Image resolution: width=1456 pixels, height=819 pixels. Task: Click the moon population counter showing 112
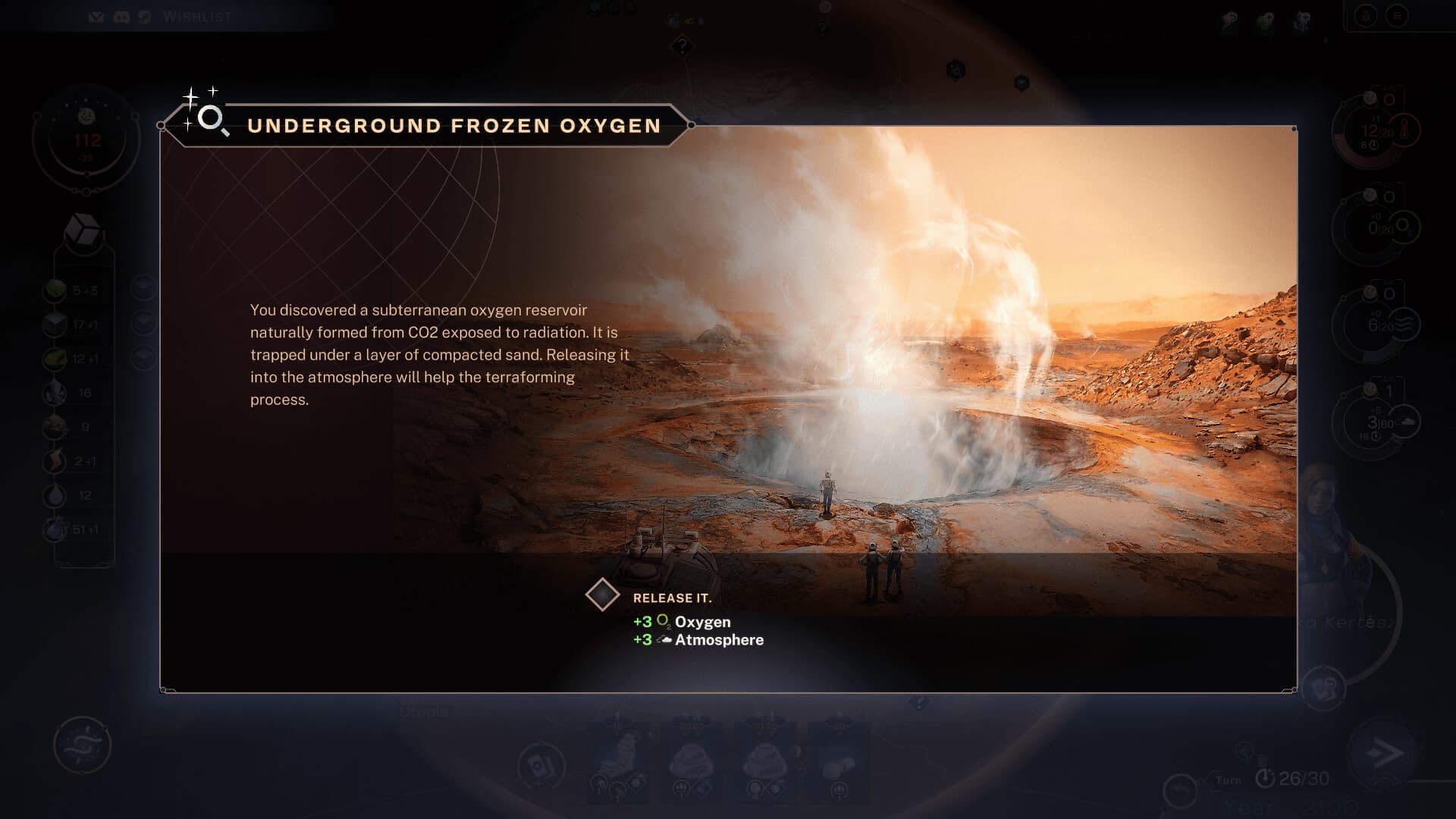click(x=89, y=138)
